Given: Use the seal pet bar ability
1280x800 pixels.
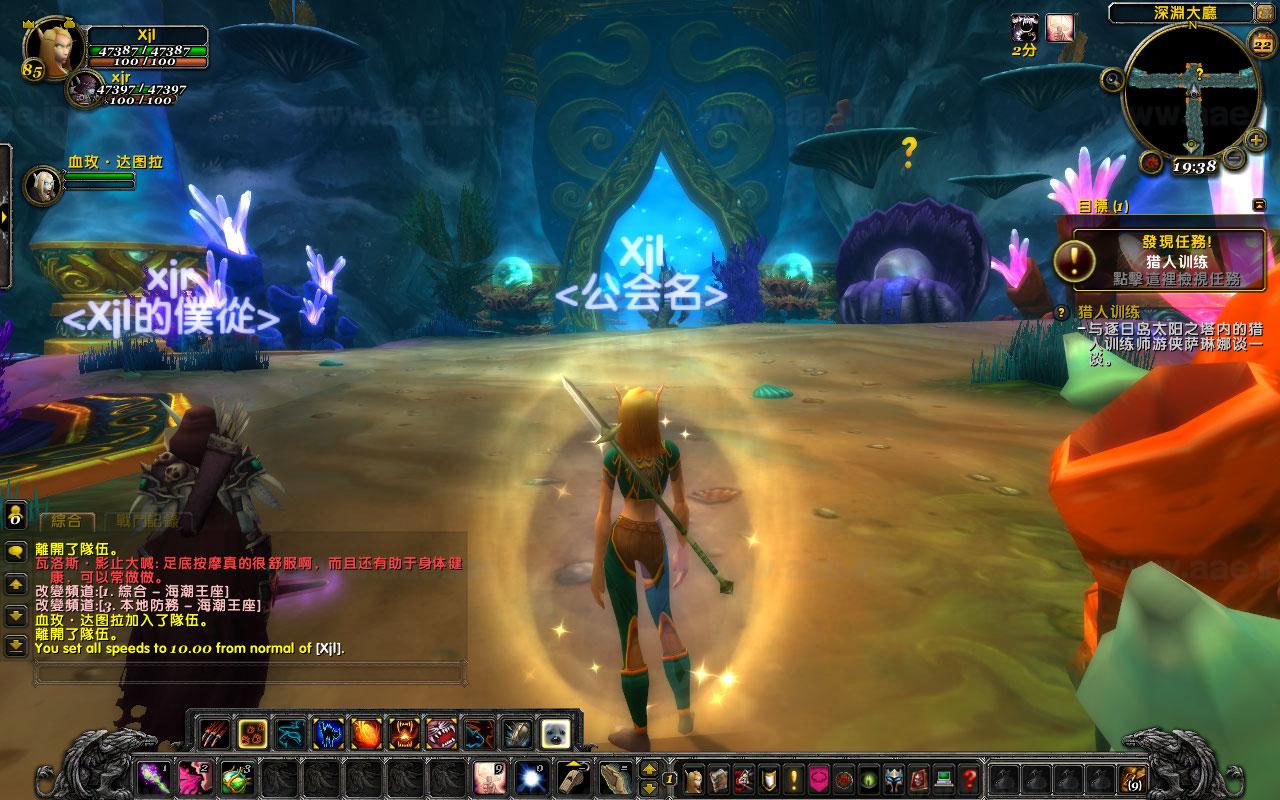Looking at the screenshot, I should click(x=555, y=734).
